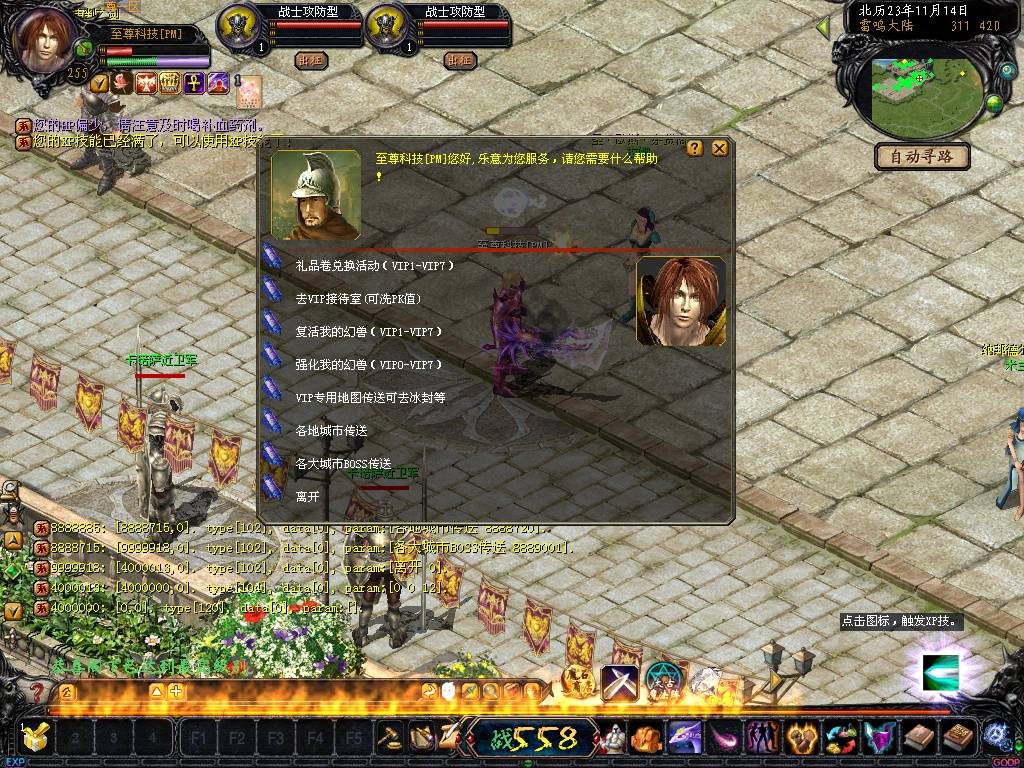The height and width of the screenshot is (768, 1024).
Task: Select the crossed swords icon
Action: pos(619,683)
